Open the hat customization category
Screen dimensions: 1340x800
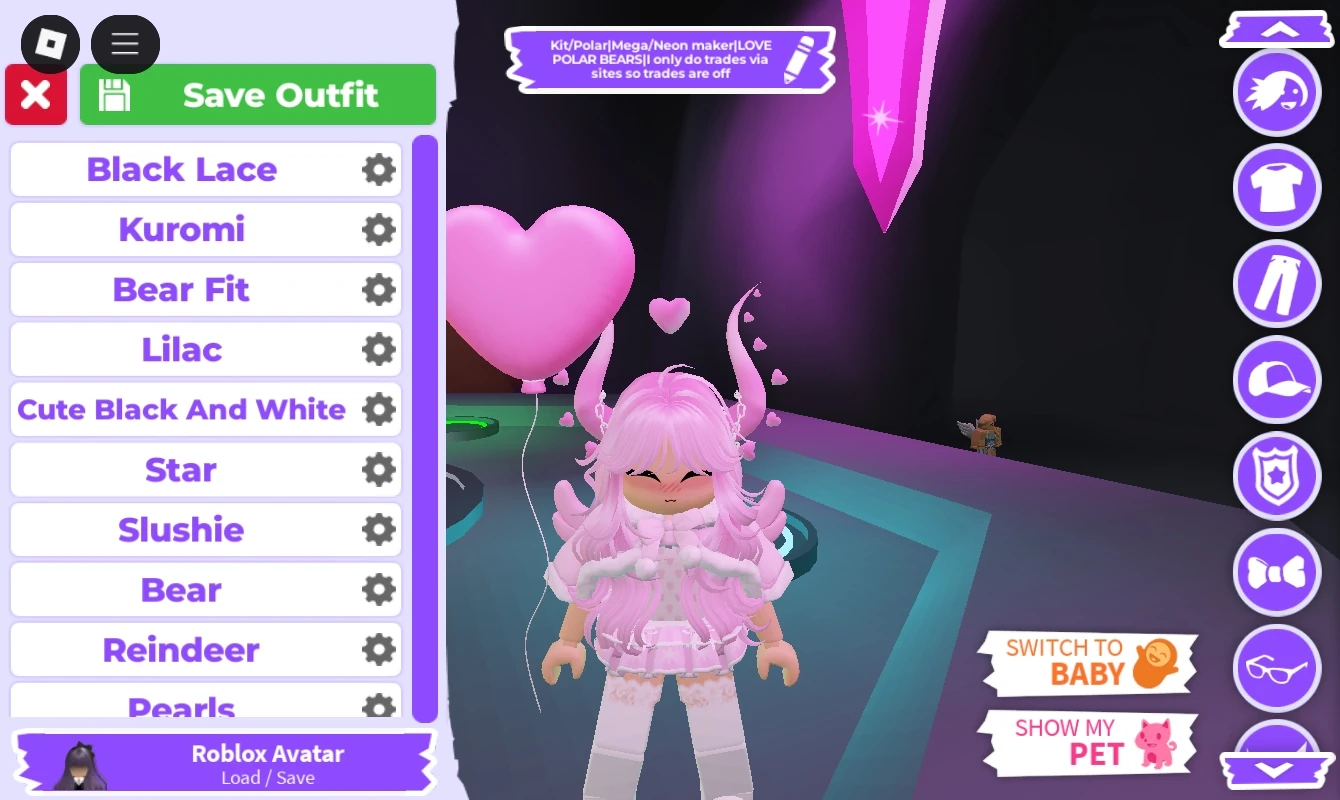click(1277, 381)
